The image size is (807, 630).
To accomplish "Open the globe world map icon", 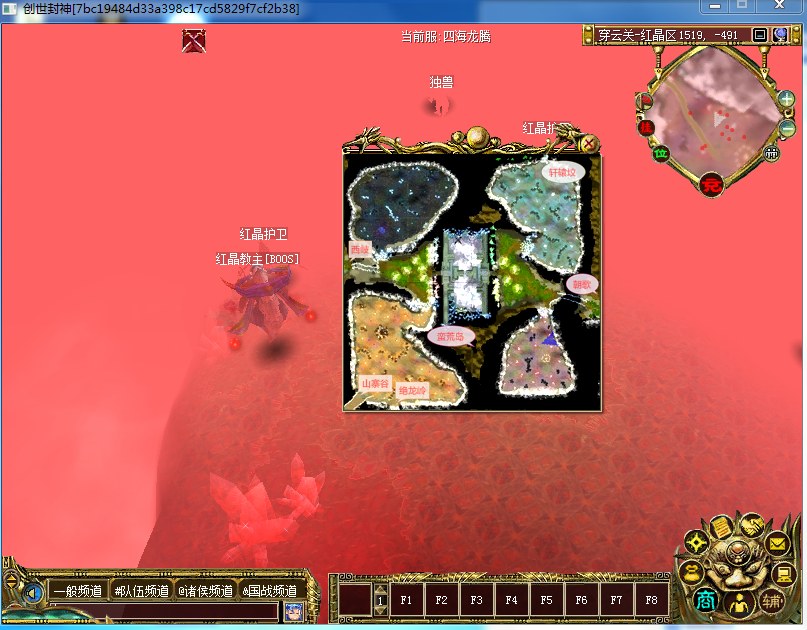I will pyautogui.click(x=780, y=35).
